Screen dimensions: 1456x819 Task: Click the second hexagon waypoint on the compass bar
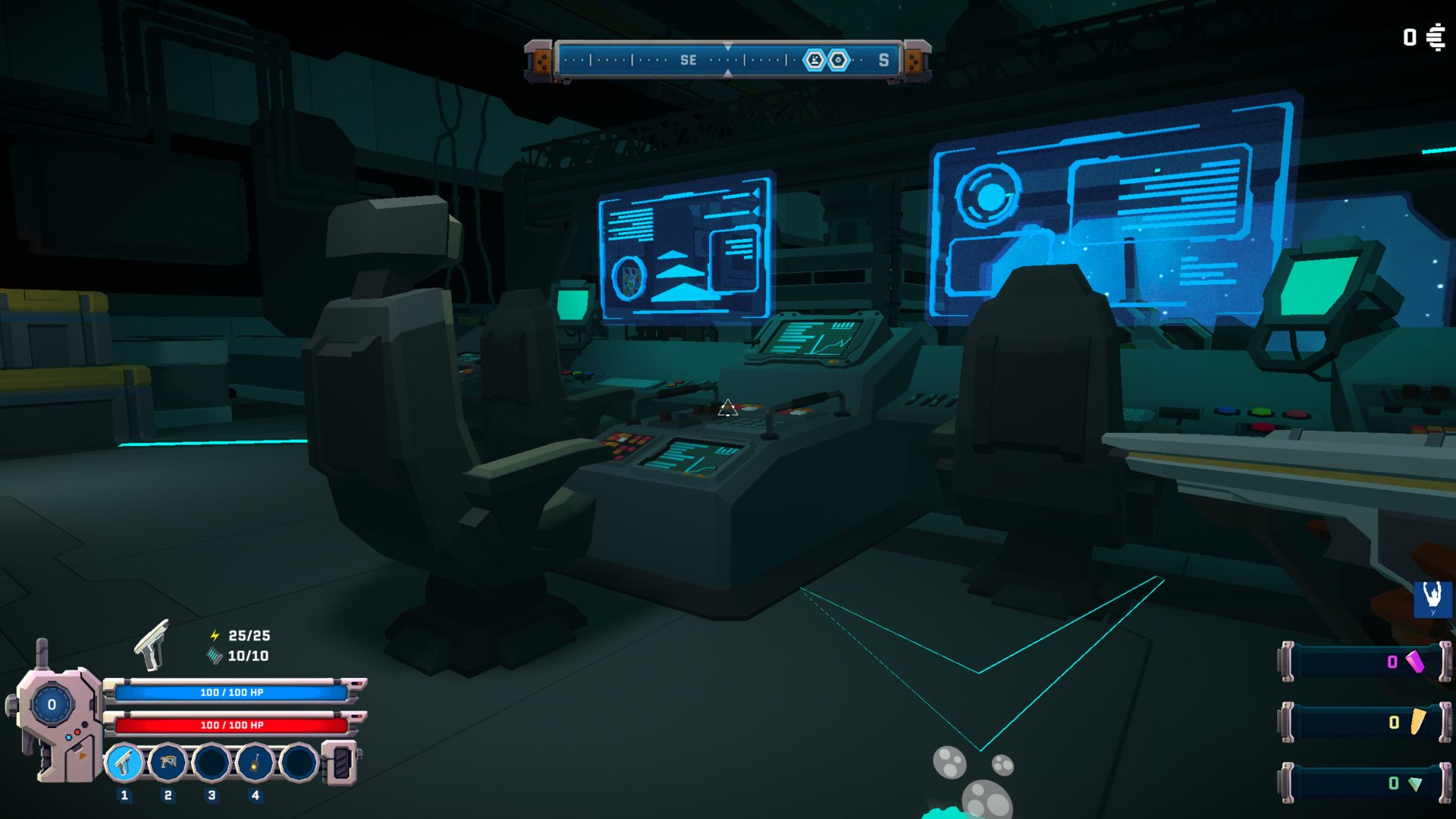[x=837, y=58]
